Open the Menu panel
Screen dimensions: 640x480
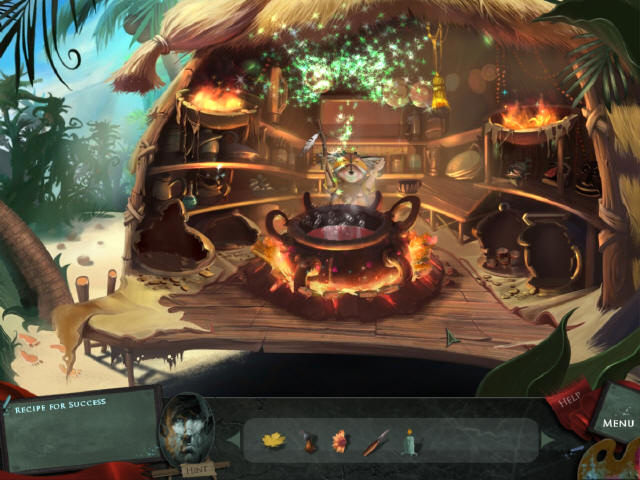click(x=618, y=423)
